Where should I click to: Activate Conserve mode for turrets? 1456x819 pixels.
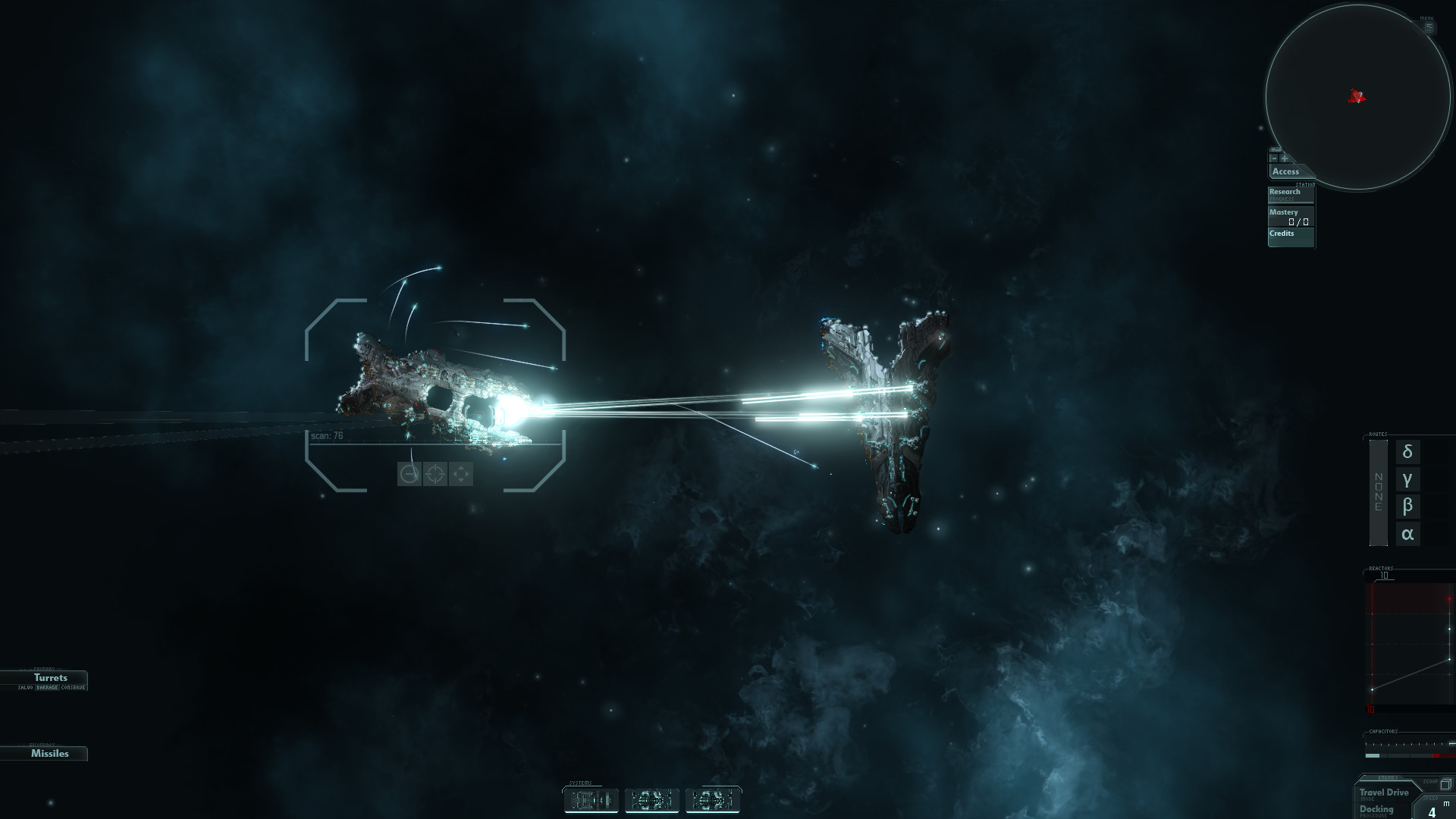click(73, 688)
